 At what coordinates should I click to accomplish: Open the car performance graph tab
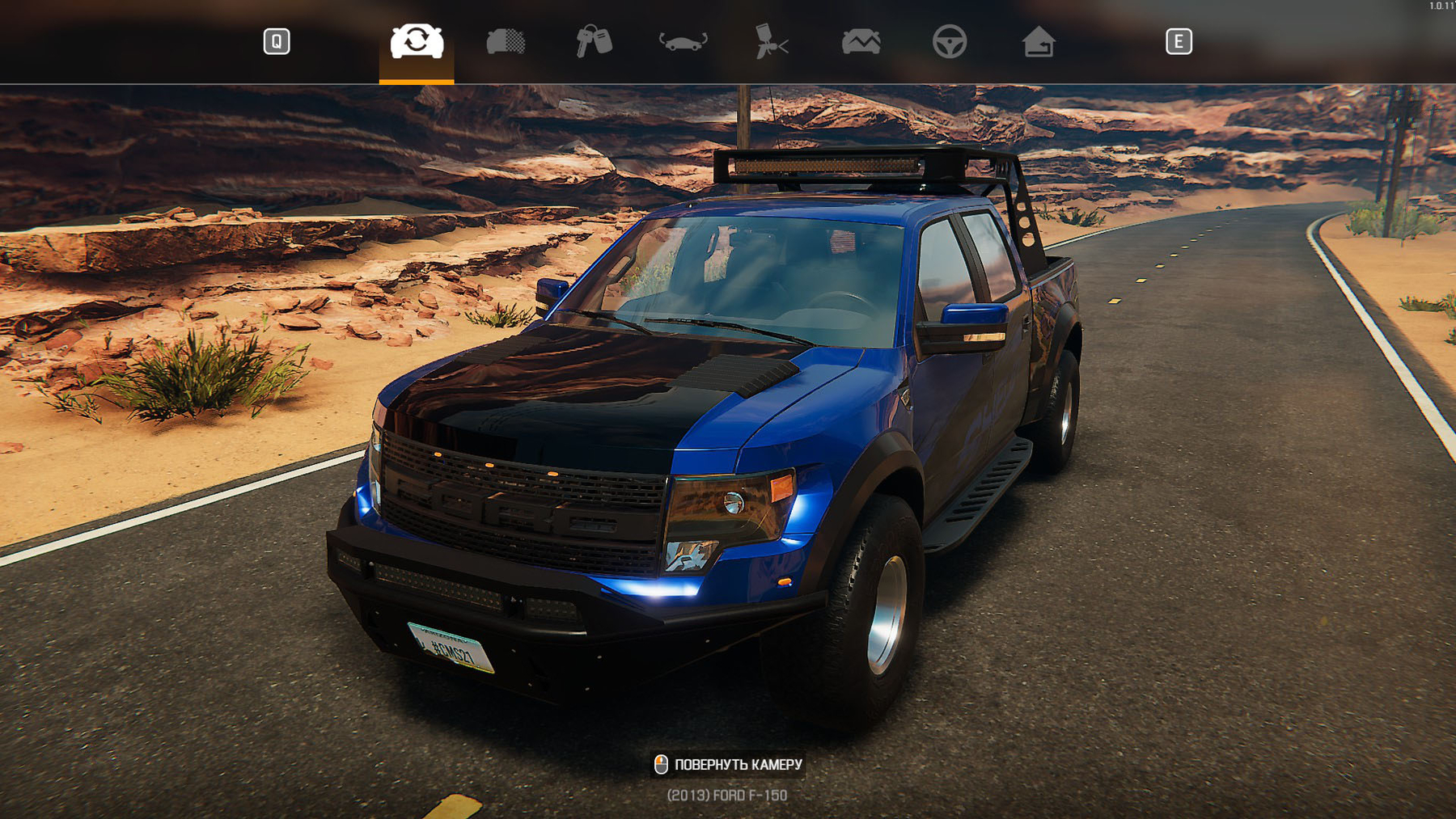click(861, 41)
